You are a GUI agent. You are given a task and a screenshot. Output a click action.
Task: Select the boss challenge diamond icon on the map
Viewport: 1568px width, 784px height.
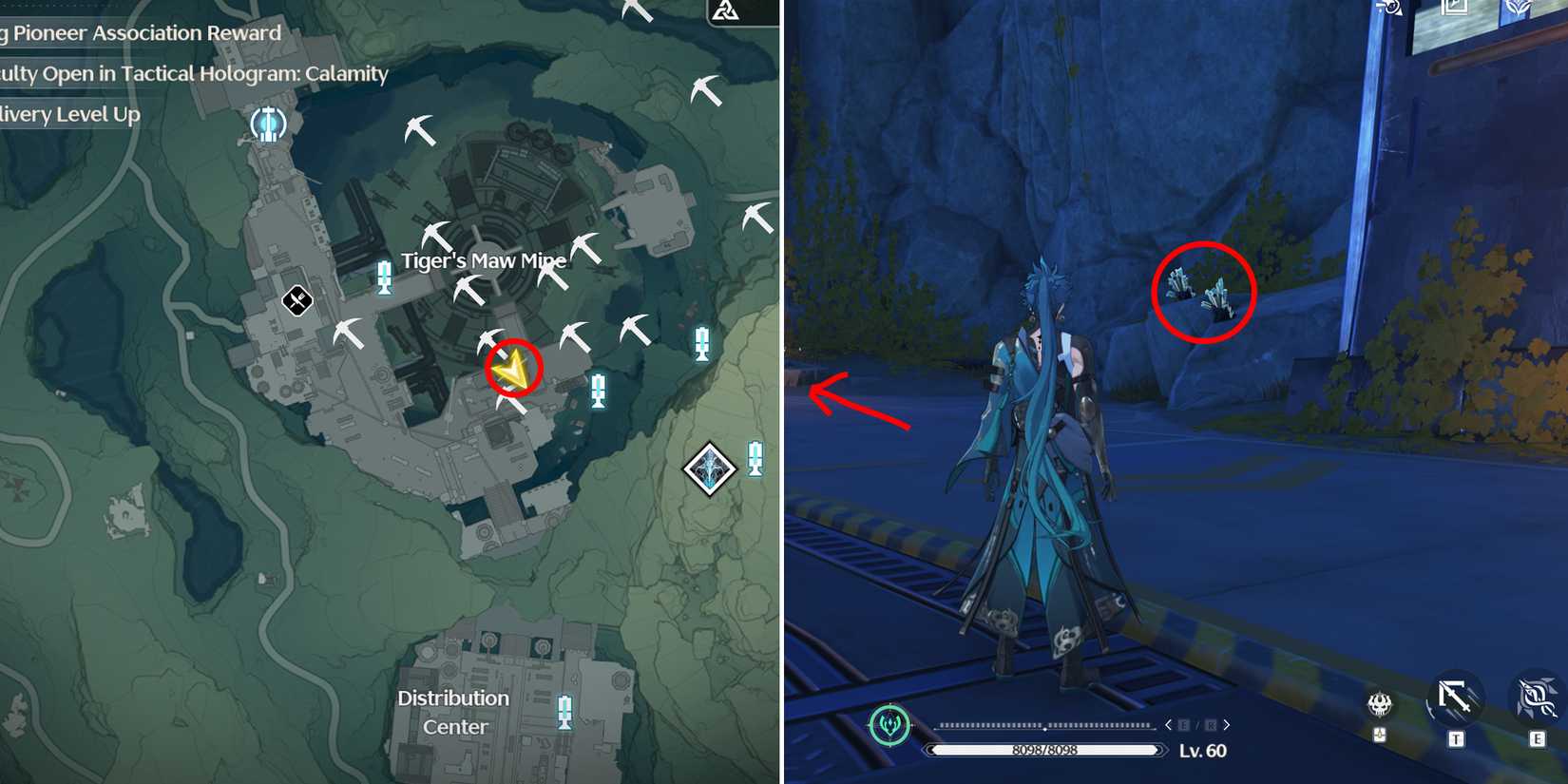click(707, 467)
